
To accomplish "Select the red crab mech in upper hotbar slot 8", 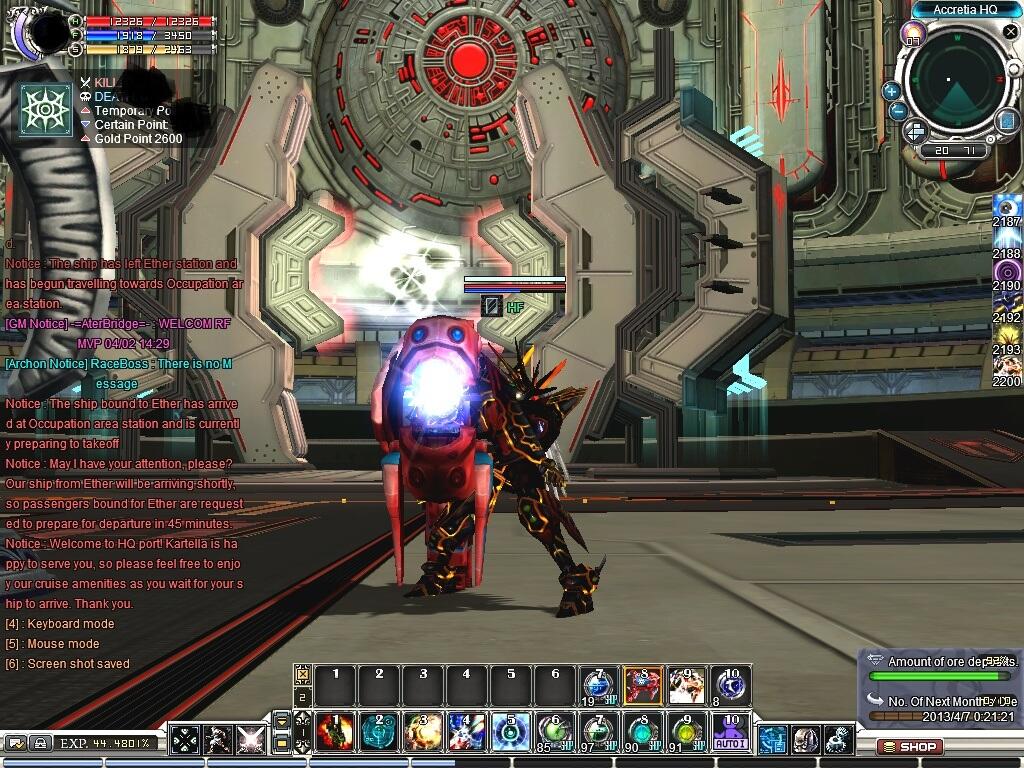I will [642, 685].
